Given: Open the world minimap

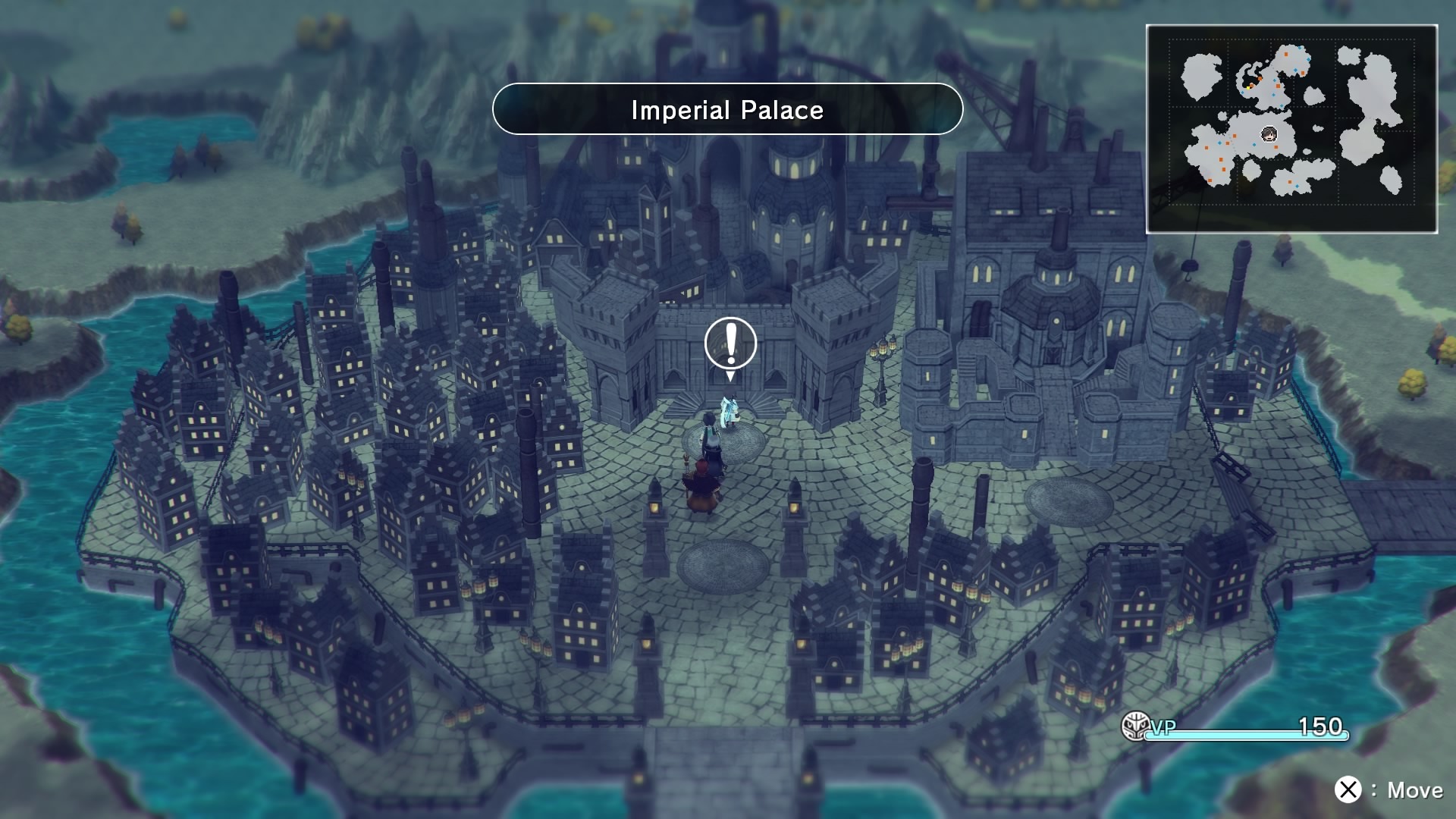Looking at the screenshot, I should point(1291,129).
